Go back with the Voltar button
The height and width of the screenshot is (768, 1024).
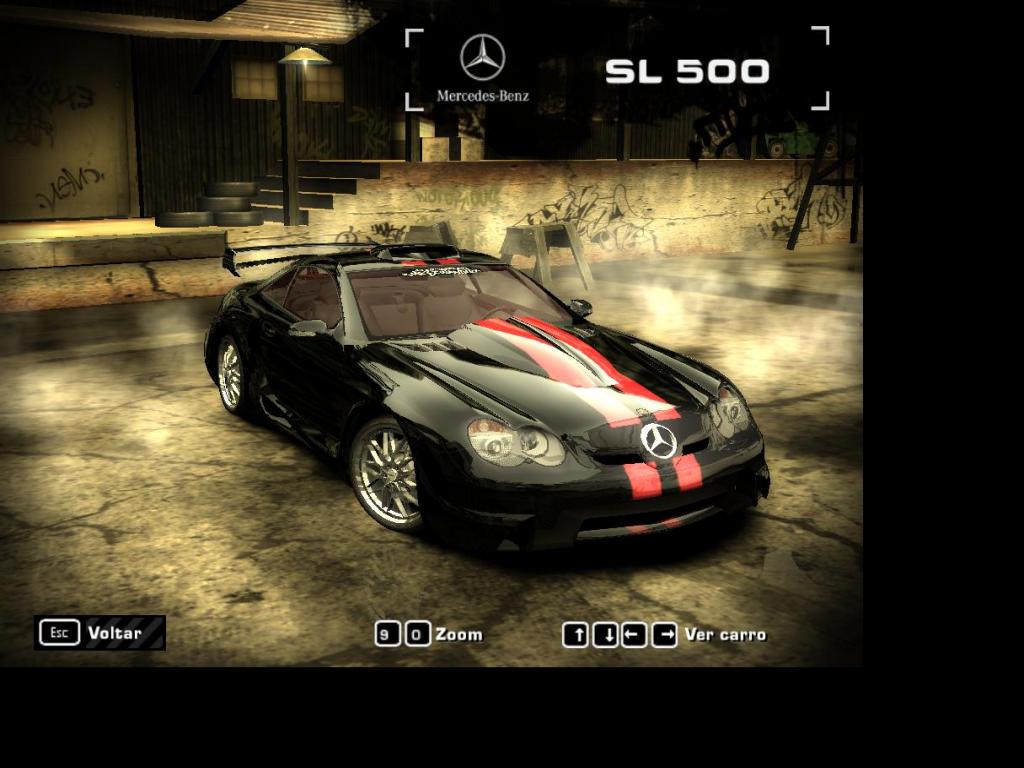[99, 633]
